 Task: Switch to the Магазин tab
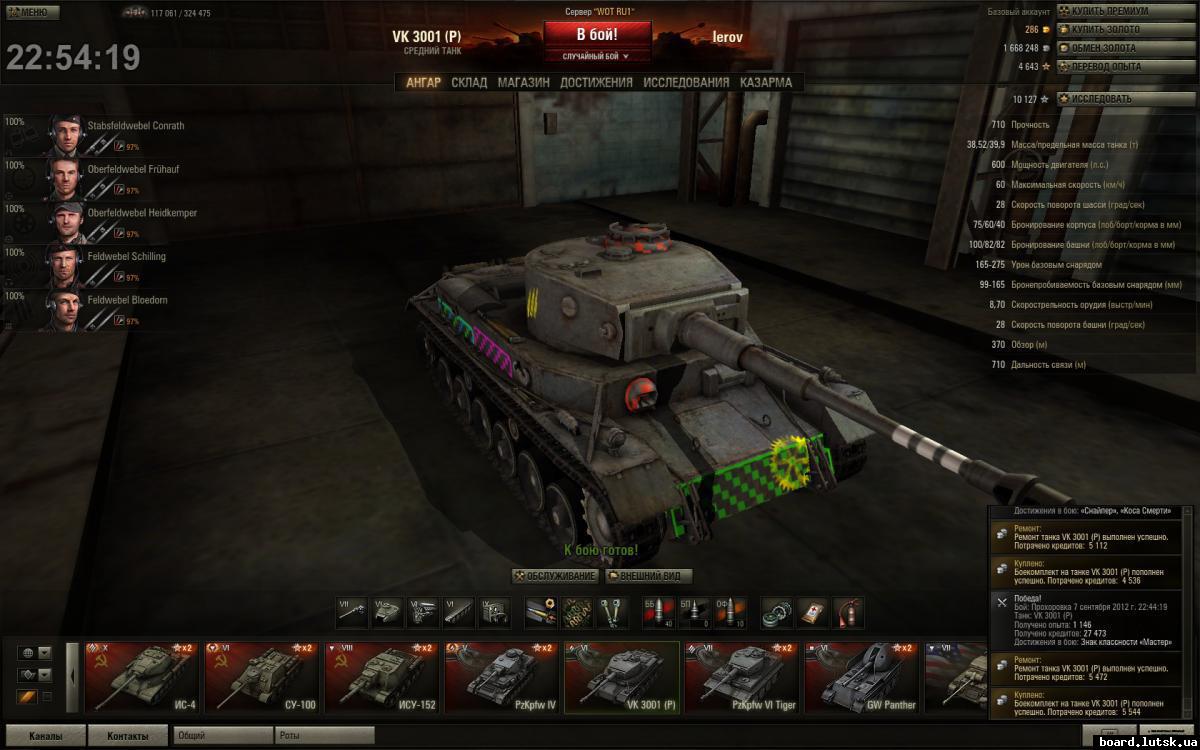point(523,83)
